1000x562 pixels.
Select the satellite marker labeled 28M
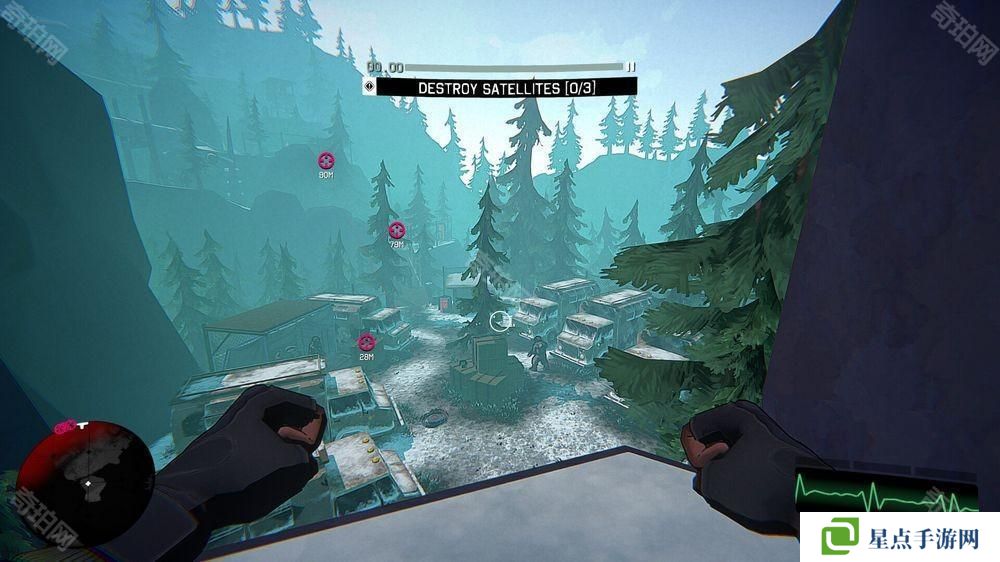point(366,343)
